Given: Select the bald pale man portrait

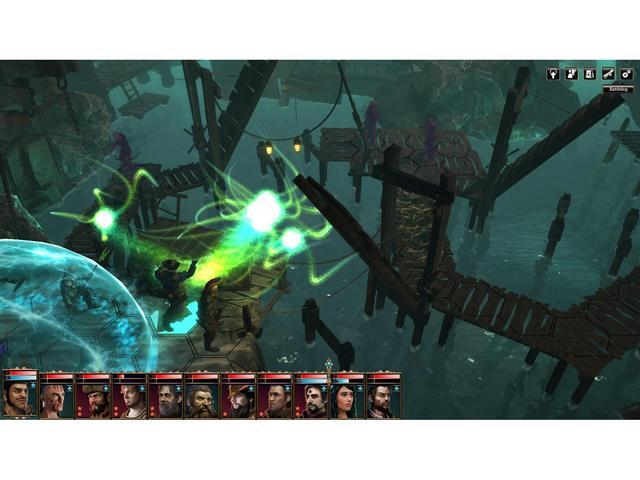Looking at the screenshot, I should click(56, 400).
